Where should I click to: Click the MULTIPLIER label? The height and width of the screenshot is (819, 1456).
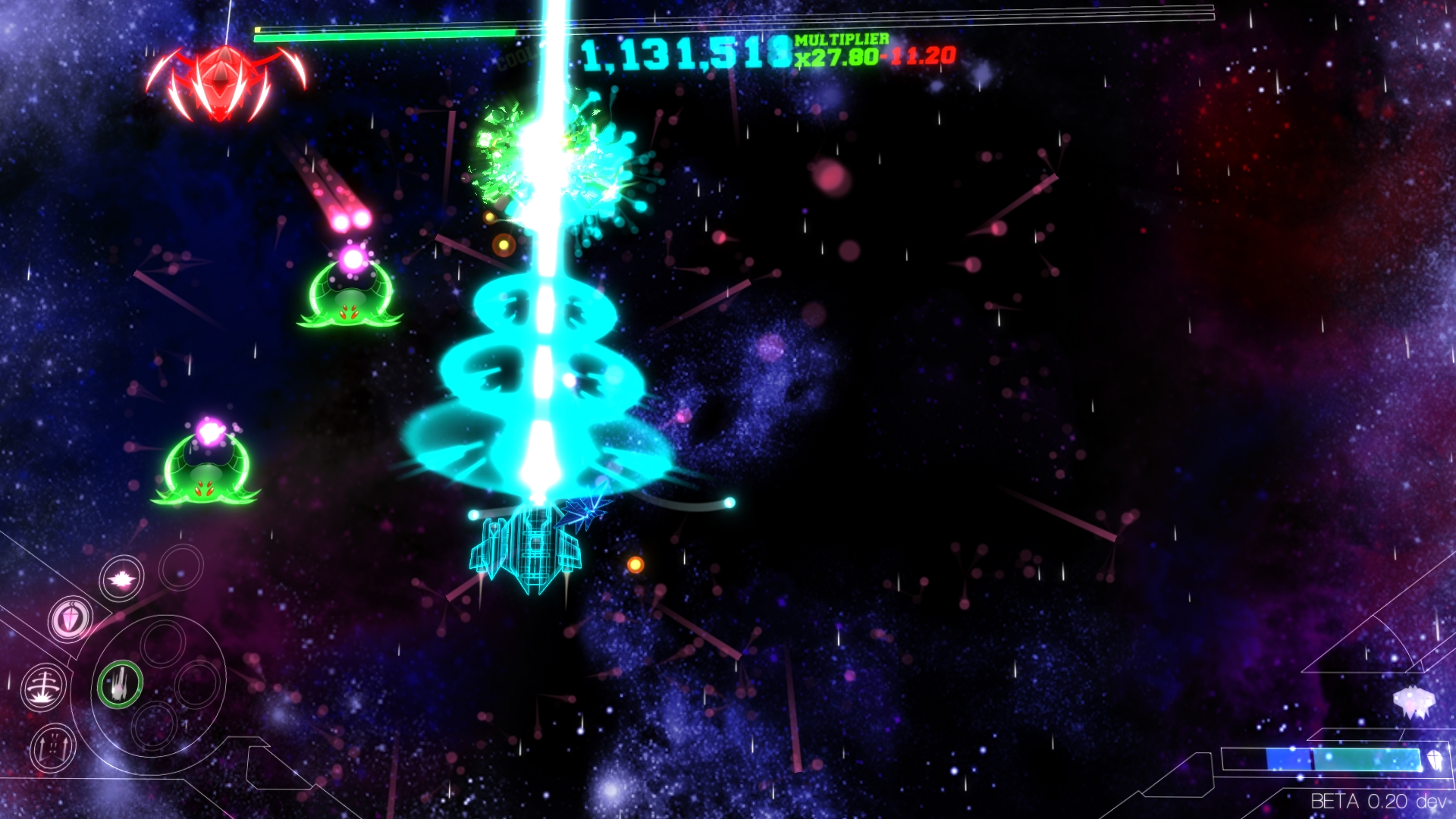point(842,38)
